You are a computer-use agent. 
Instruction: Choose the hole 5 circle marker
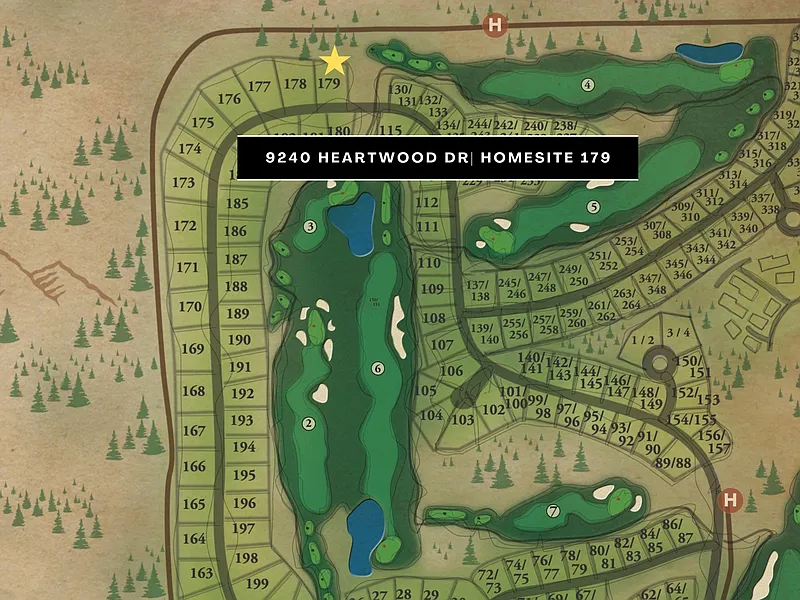(593, 207)
